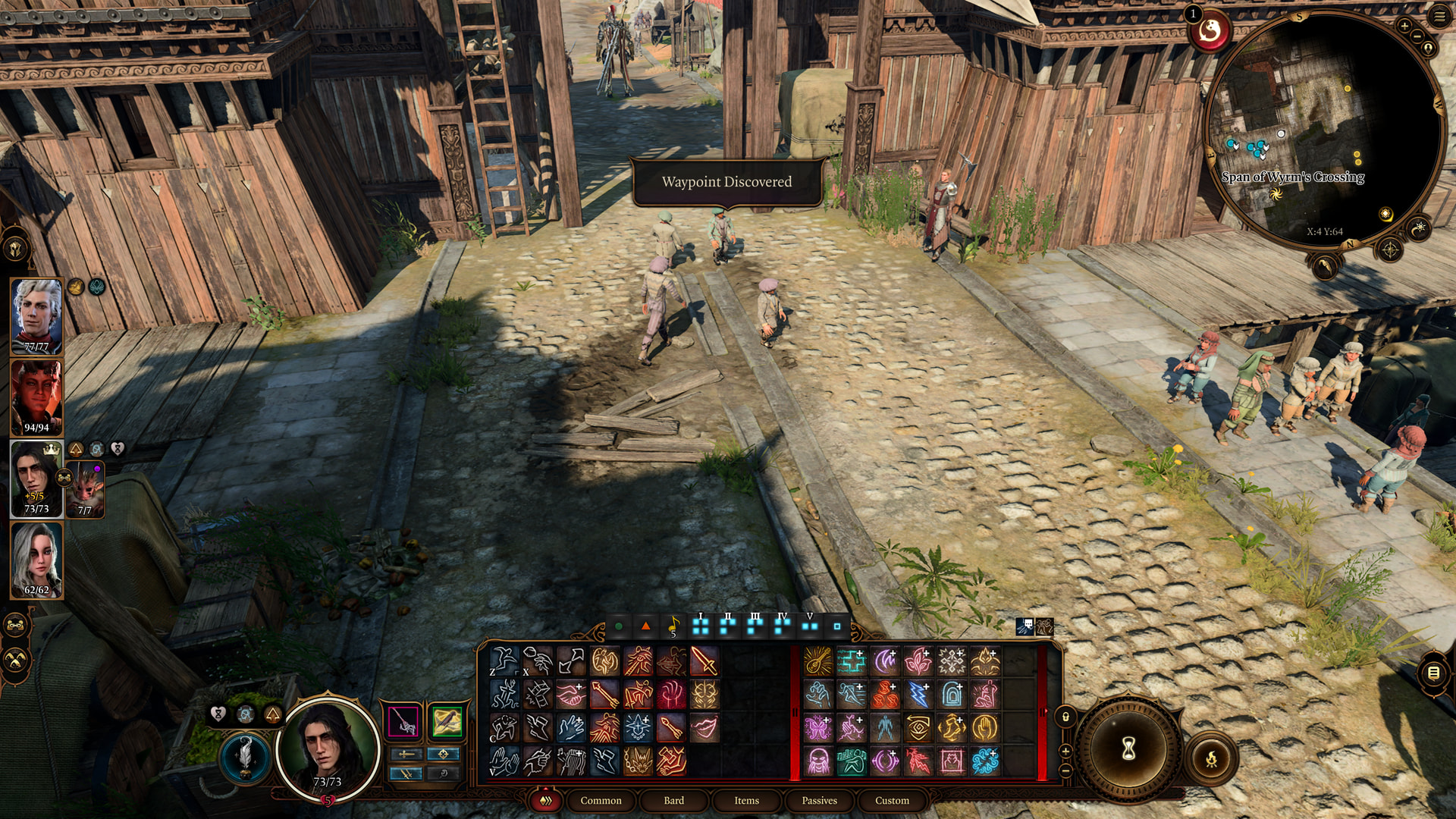Click the waypoint sun marker on minimap
This screenshot has width=1456, height=819.
coord(1276,194)
